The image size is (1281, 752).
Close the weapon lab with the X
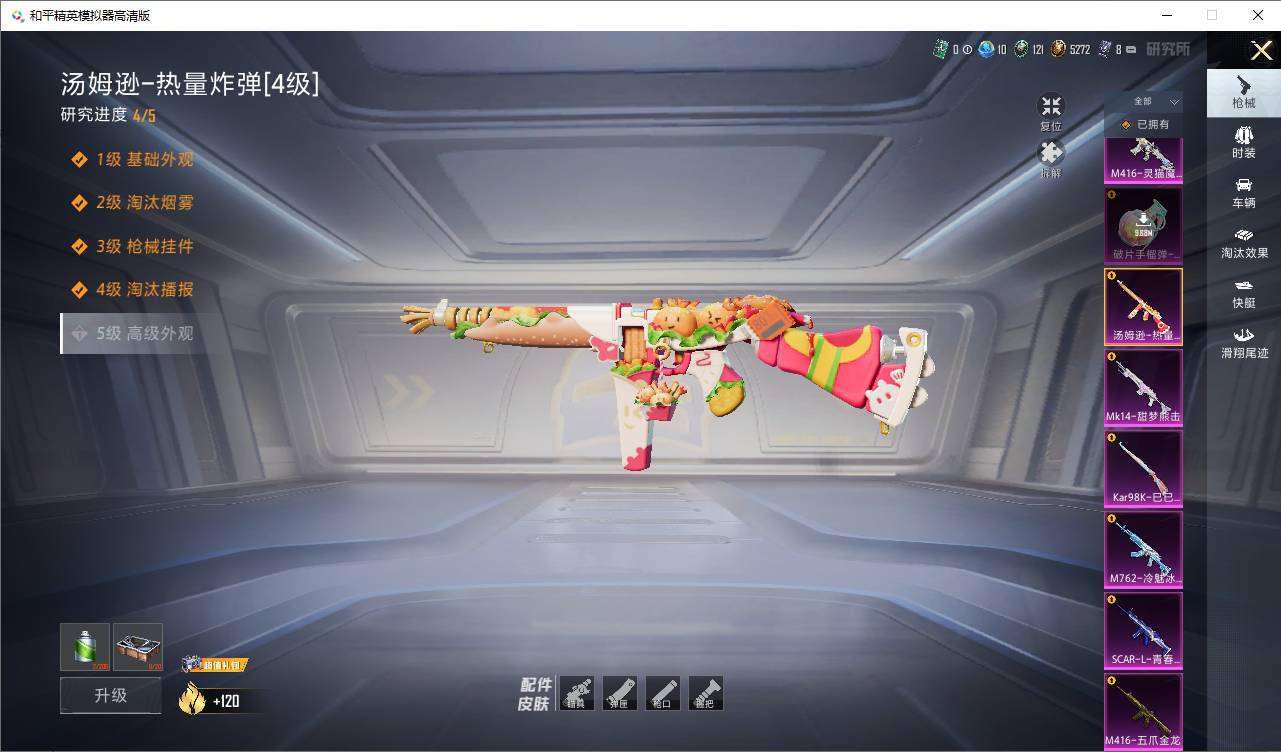pos(1261,50)
